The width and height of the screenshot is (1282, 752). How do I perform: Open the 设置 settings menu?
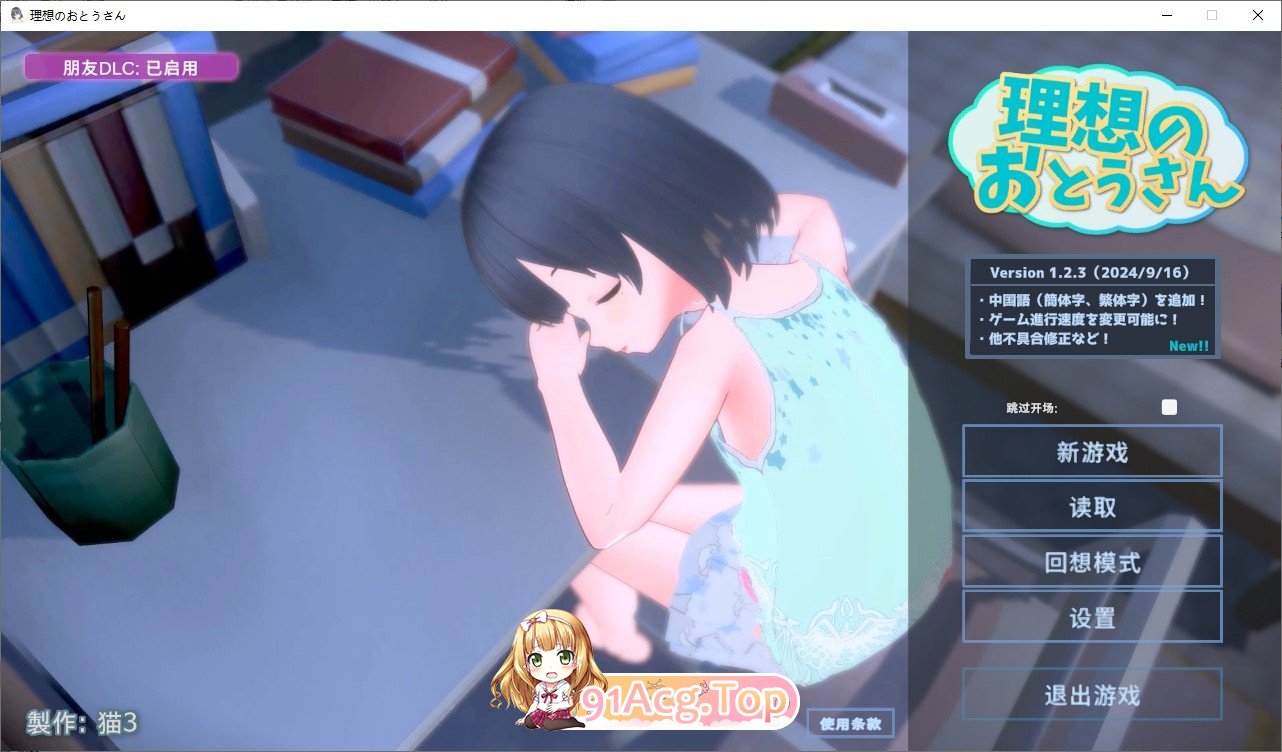coord(1092,616)
